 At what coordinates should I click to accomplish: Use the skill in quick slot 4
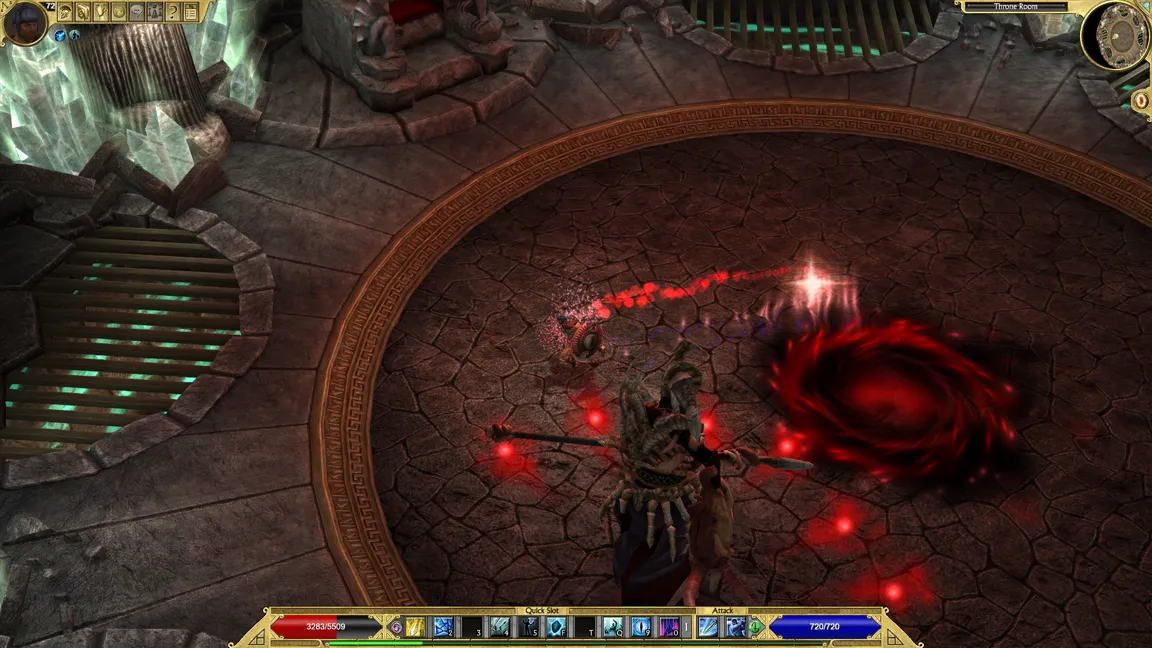(500, 627)
